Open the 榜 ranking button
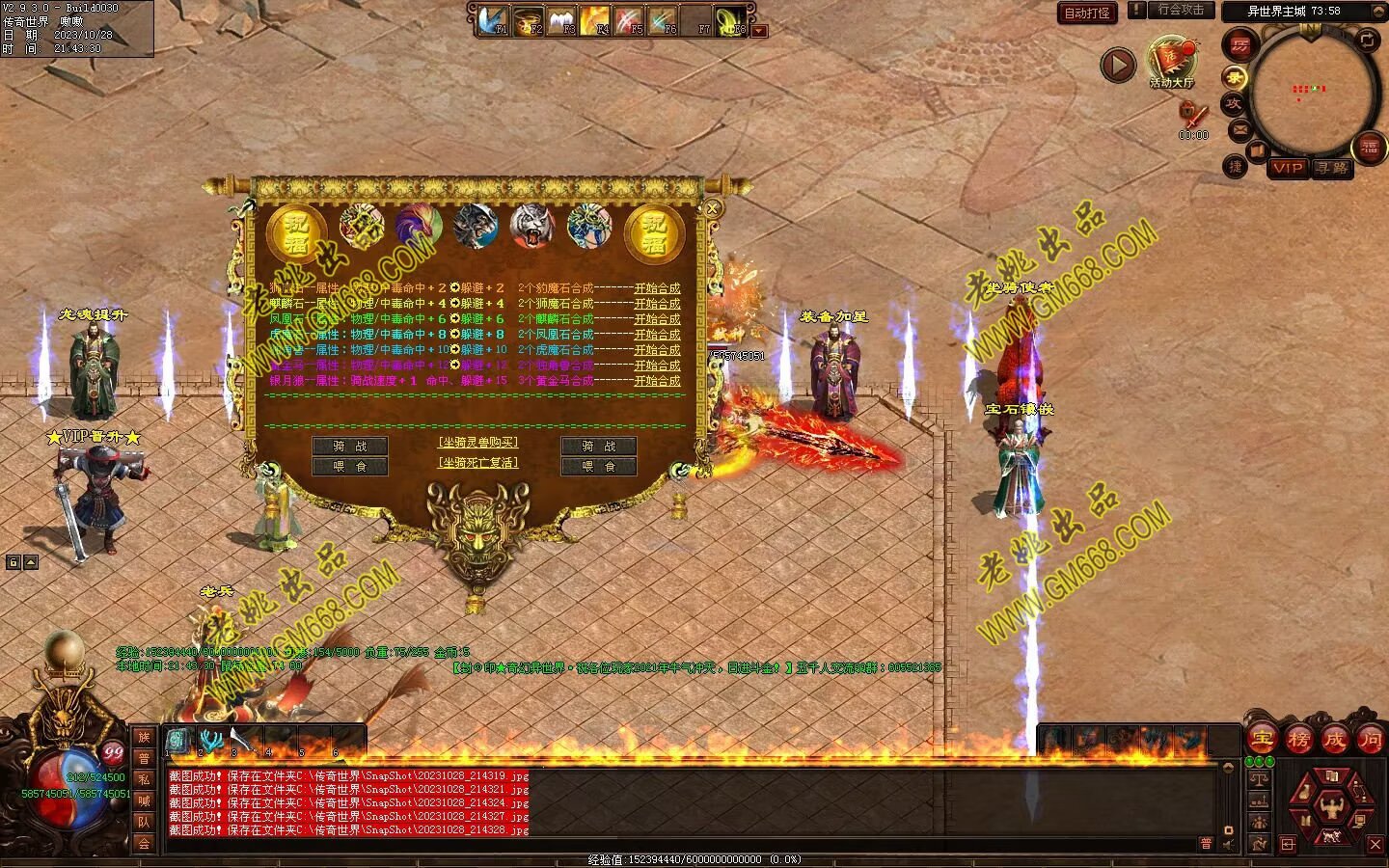Viewport: 1389px width, 868px height. (1298, 740)
